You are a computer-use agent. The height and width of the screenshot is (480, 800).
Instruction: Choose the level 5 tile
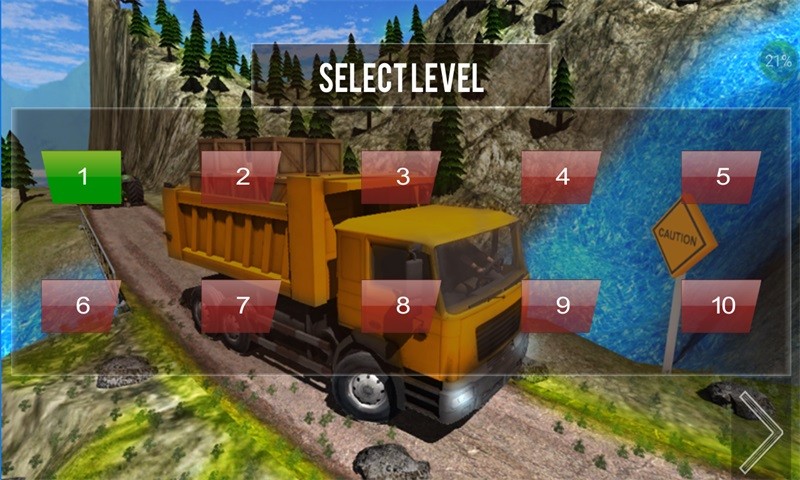click(722, 177)
